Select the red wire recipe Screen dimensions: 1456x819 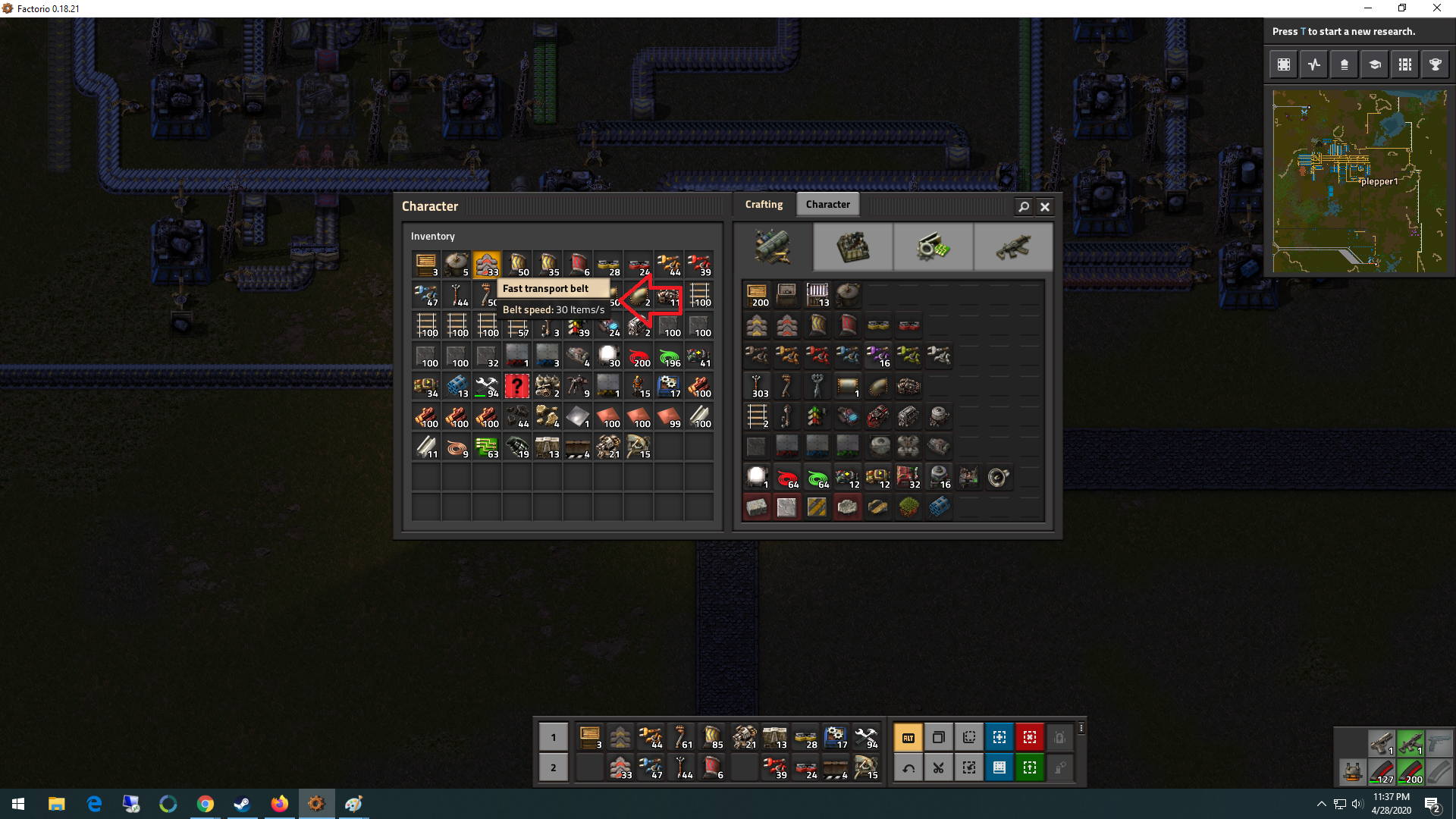click(786, 477)
